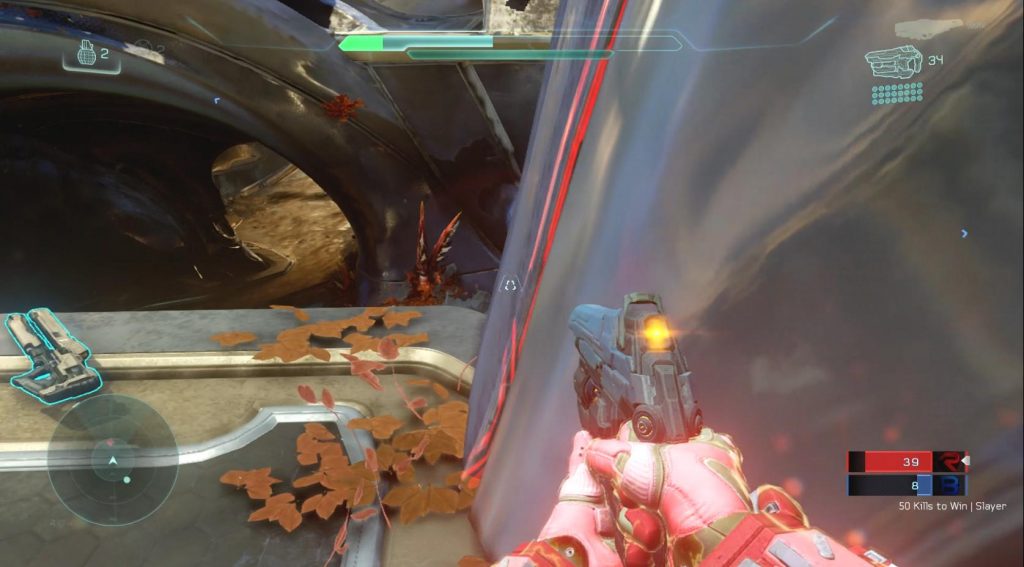This screenshot has height=567, width=1024.
Task: Select the equipped weapon icon beside ammo
Action: pyautogui.click(x=893, y=62)
